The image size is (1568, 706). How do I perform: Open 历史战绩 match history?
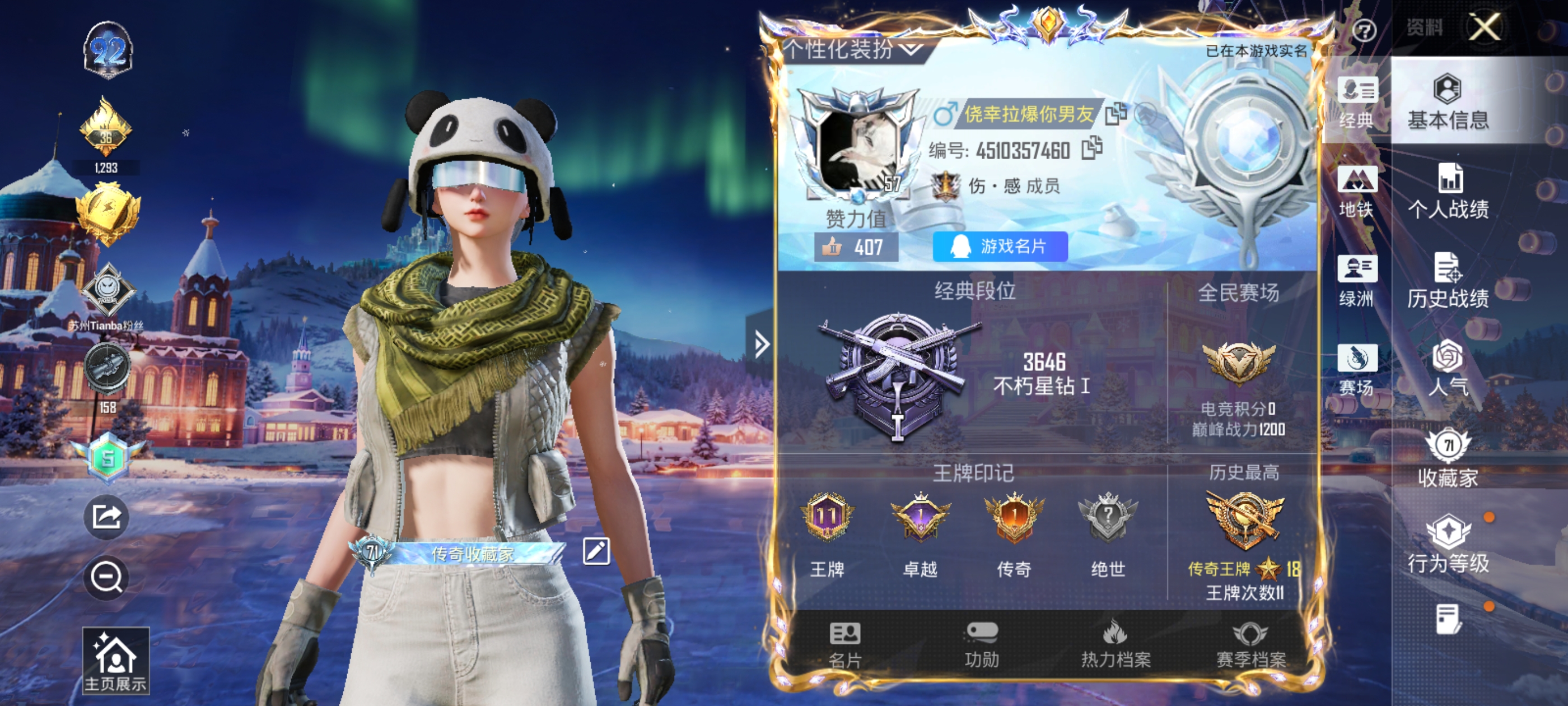[x=1448, y=281]
